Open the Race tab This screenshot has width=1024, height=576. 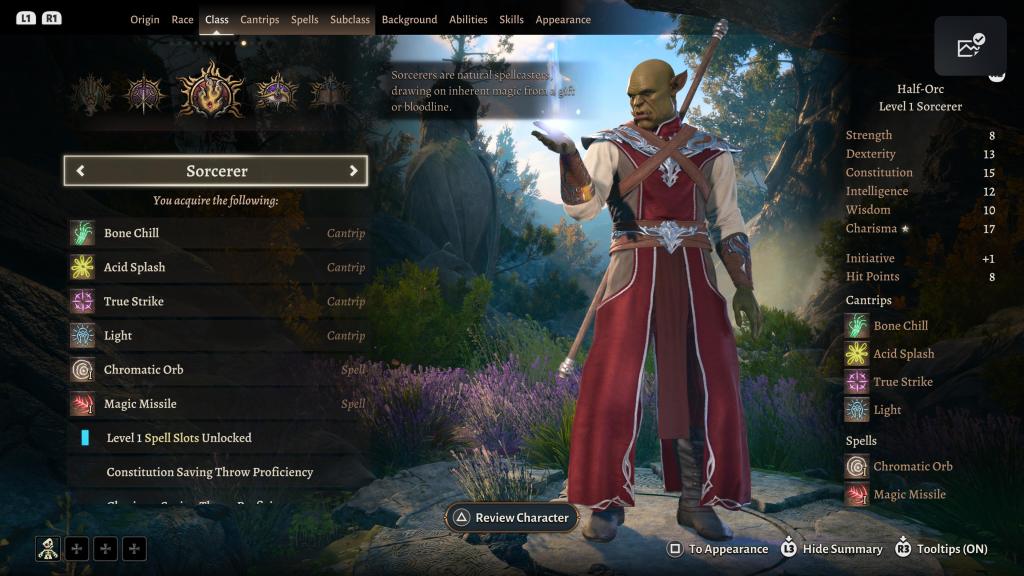tap(182, 20)
